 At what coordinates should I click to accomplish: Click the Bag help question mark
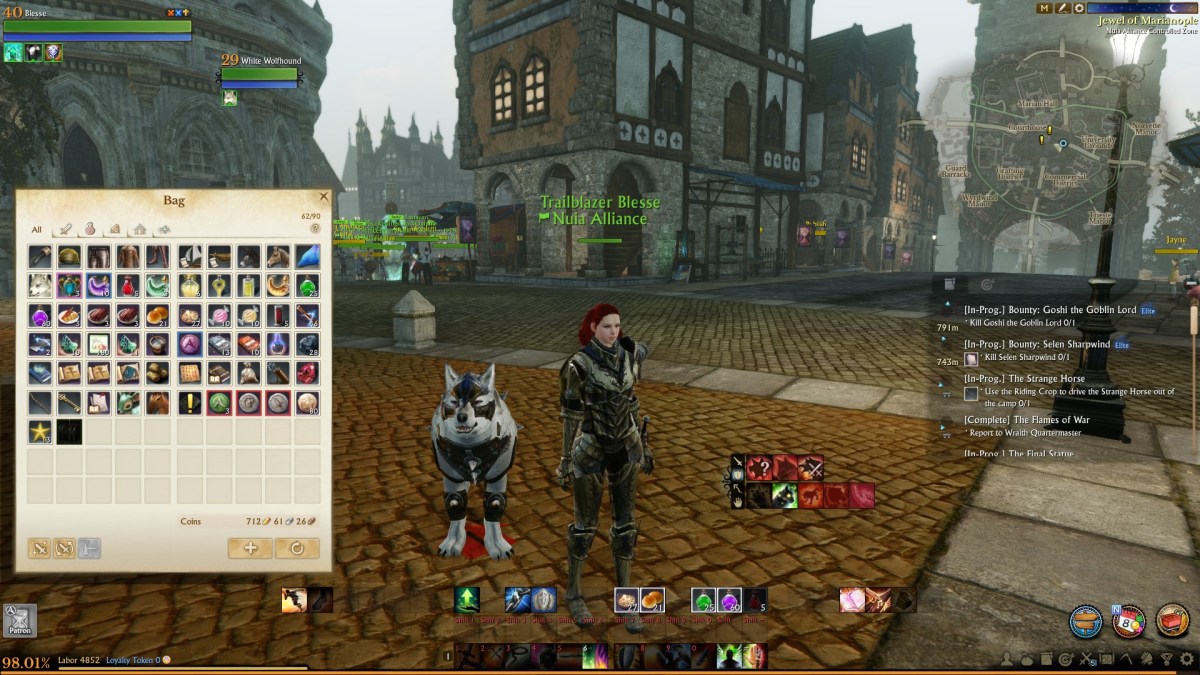click(x=315, y=229)
